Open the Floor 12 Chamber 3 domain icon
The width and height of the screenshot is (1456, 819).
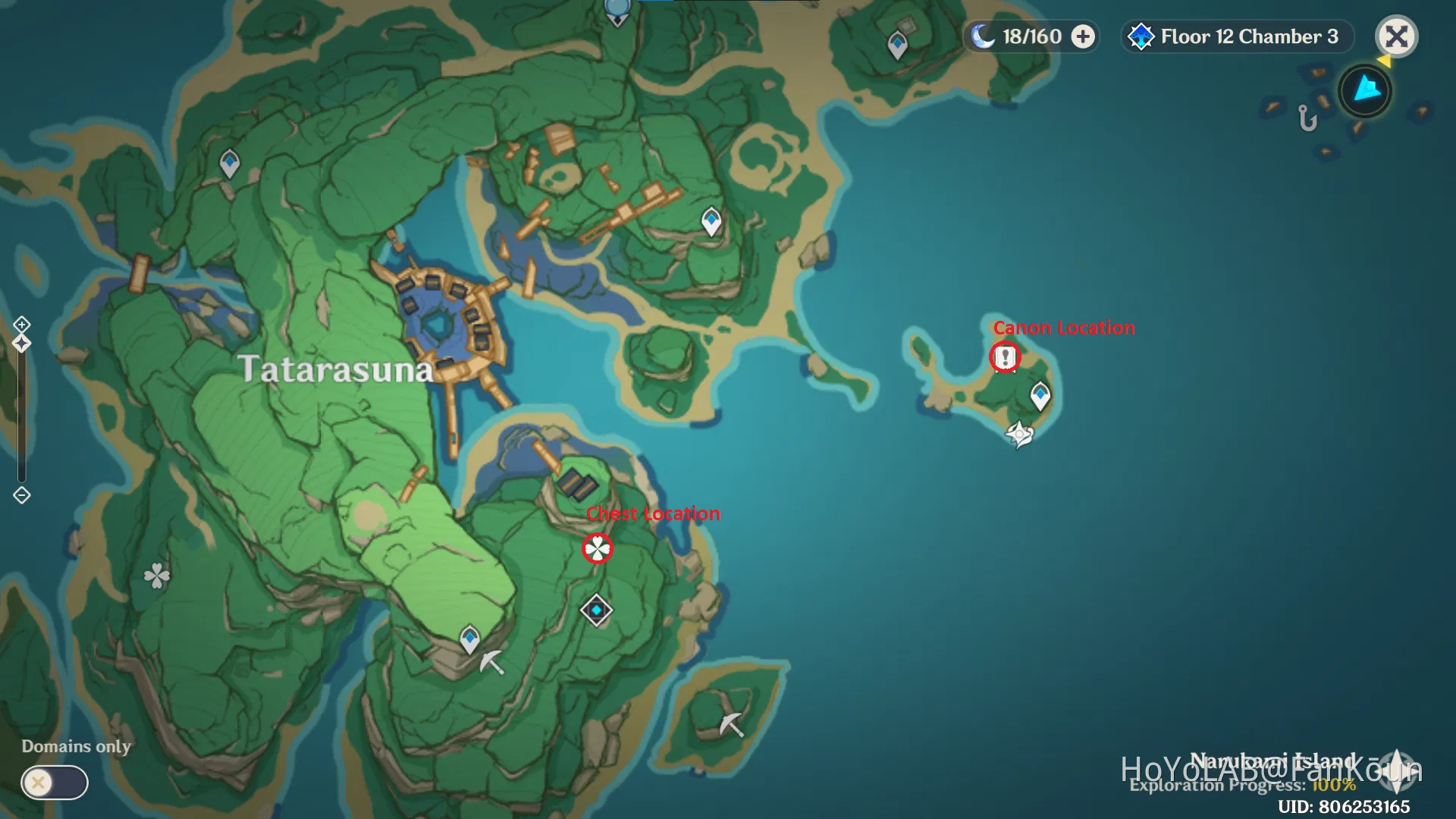tap(1140, 36)
